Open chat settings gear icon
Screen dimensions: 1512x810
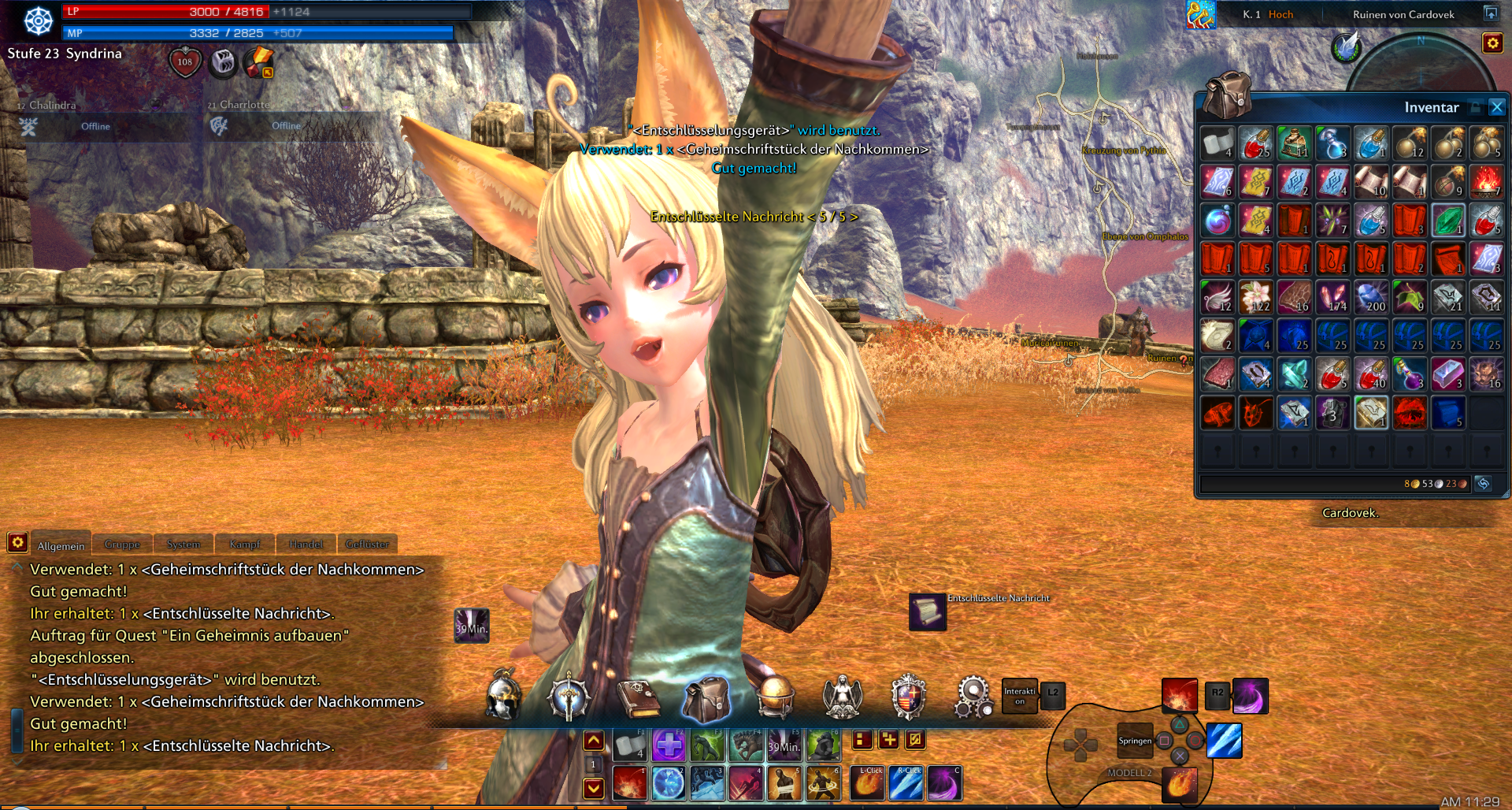tap(17, 542)
